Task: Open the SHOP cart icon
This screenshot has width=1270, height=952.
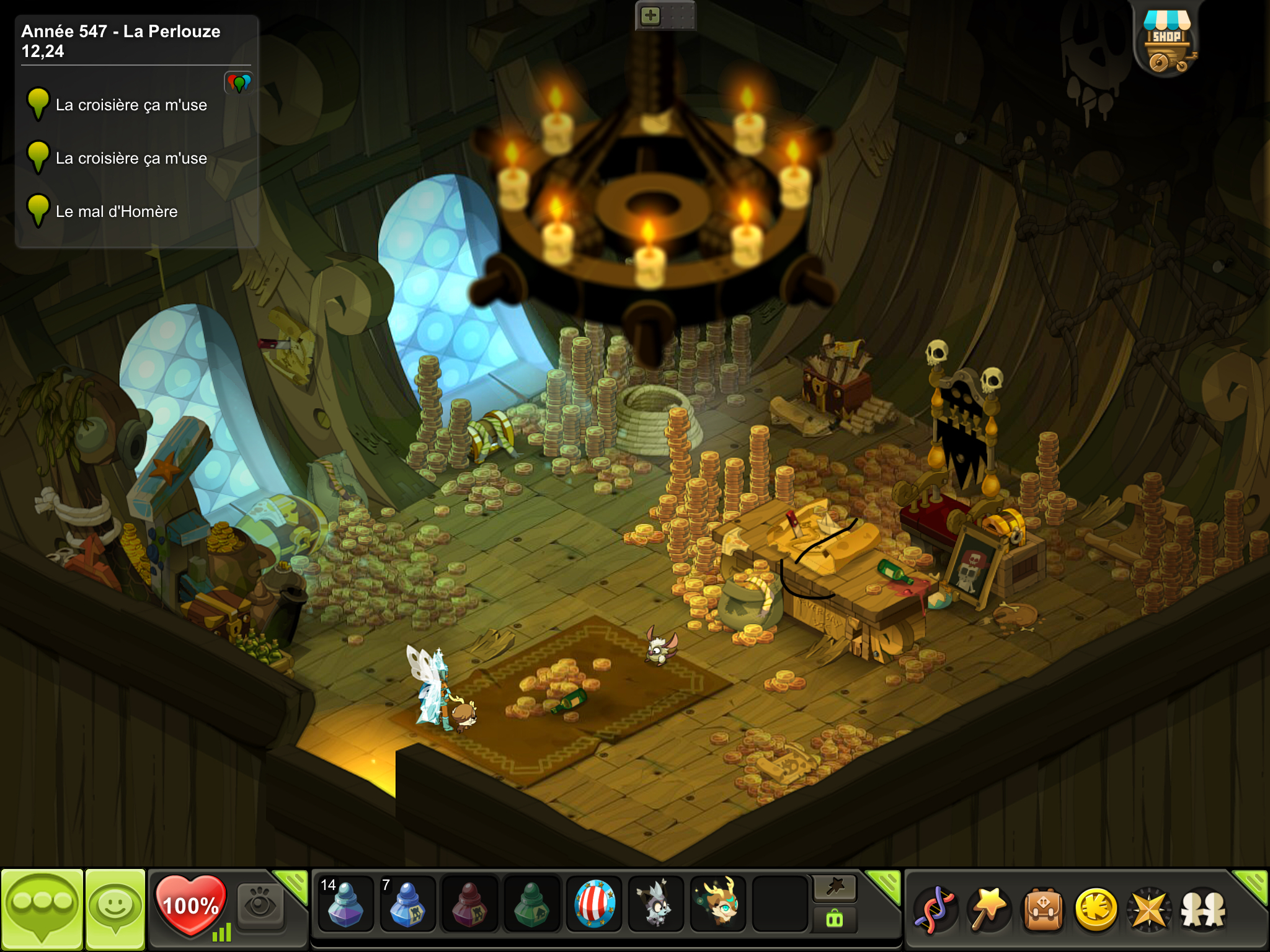Action: (x=1166, y=41)
